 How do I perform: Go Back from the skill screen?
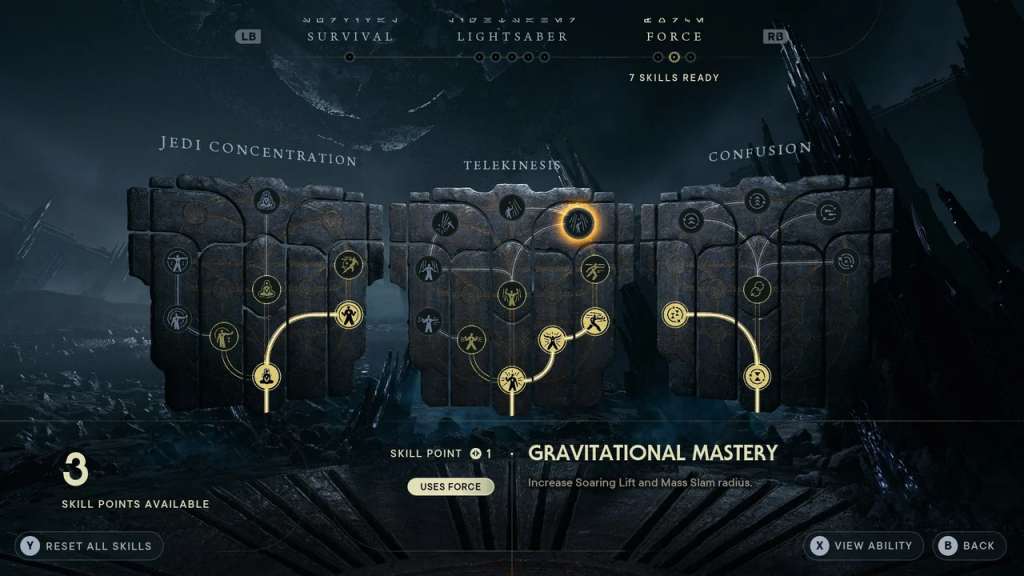(x=966, y=546)
